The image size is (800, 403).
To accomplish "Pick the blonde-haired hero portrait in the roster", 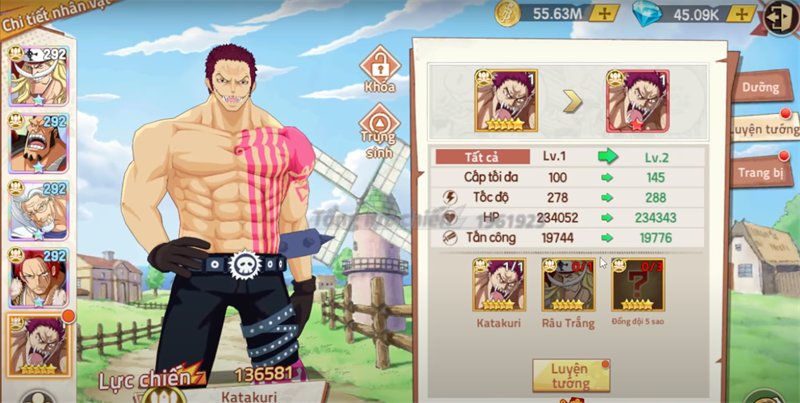I will click(38, 76).
